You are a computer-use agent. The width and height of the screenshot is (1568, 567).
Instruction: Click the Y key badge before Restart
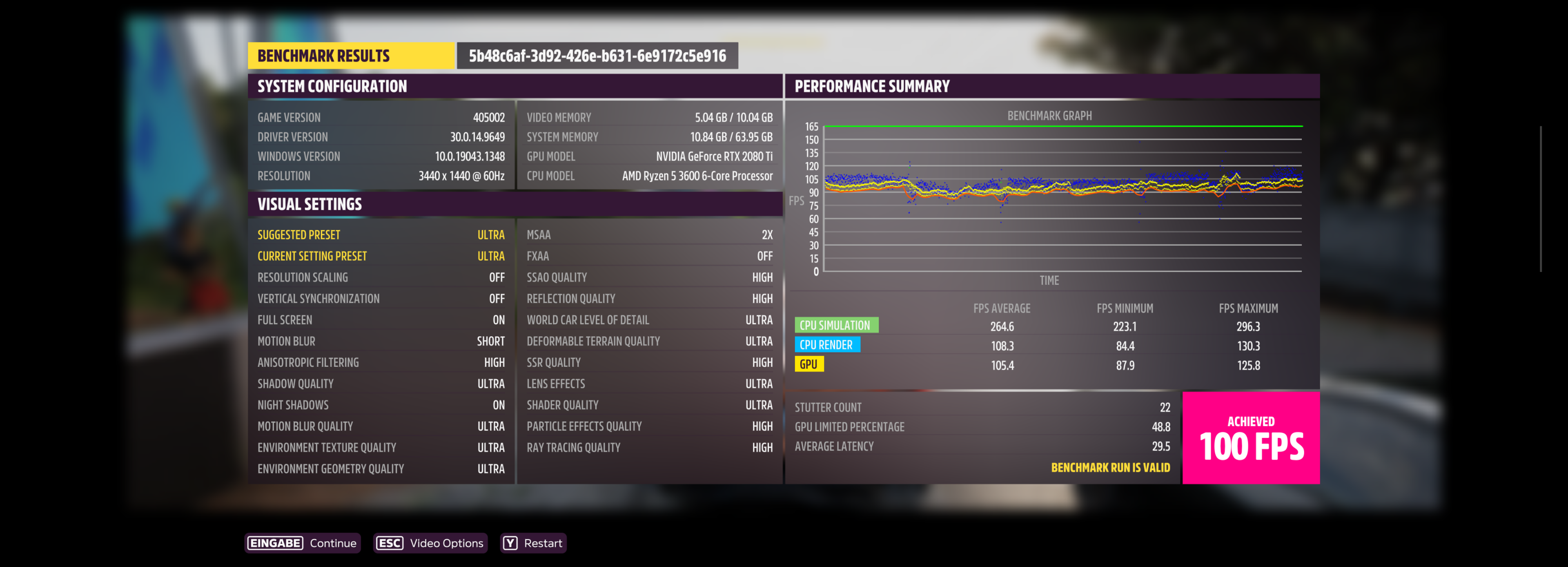coord(510,542)
